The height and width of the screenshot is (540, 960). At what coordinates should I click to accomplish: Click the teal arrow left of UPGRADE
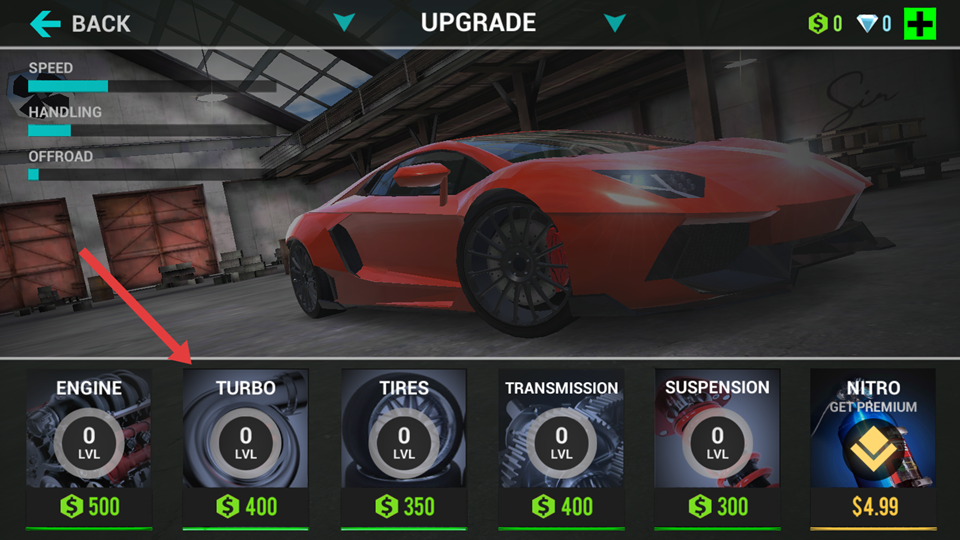point(345,23)
